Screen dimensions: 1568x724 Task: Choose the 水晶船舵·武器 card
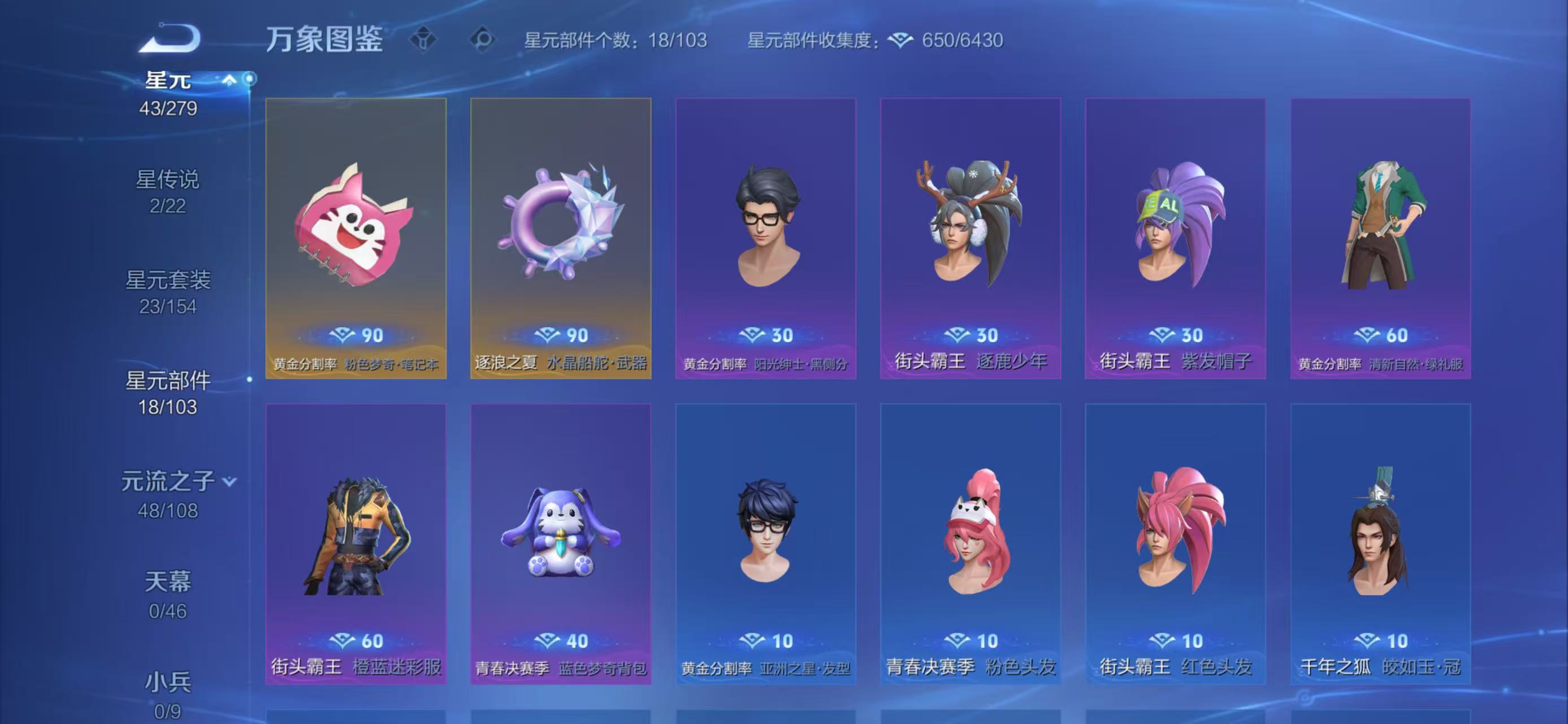click(561, 238)
